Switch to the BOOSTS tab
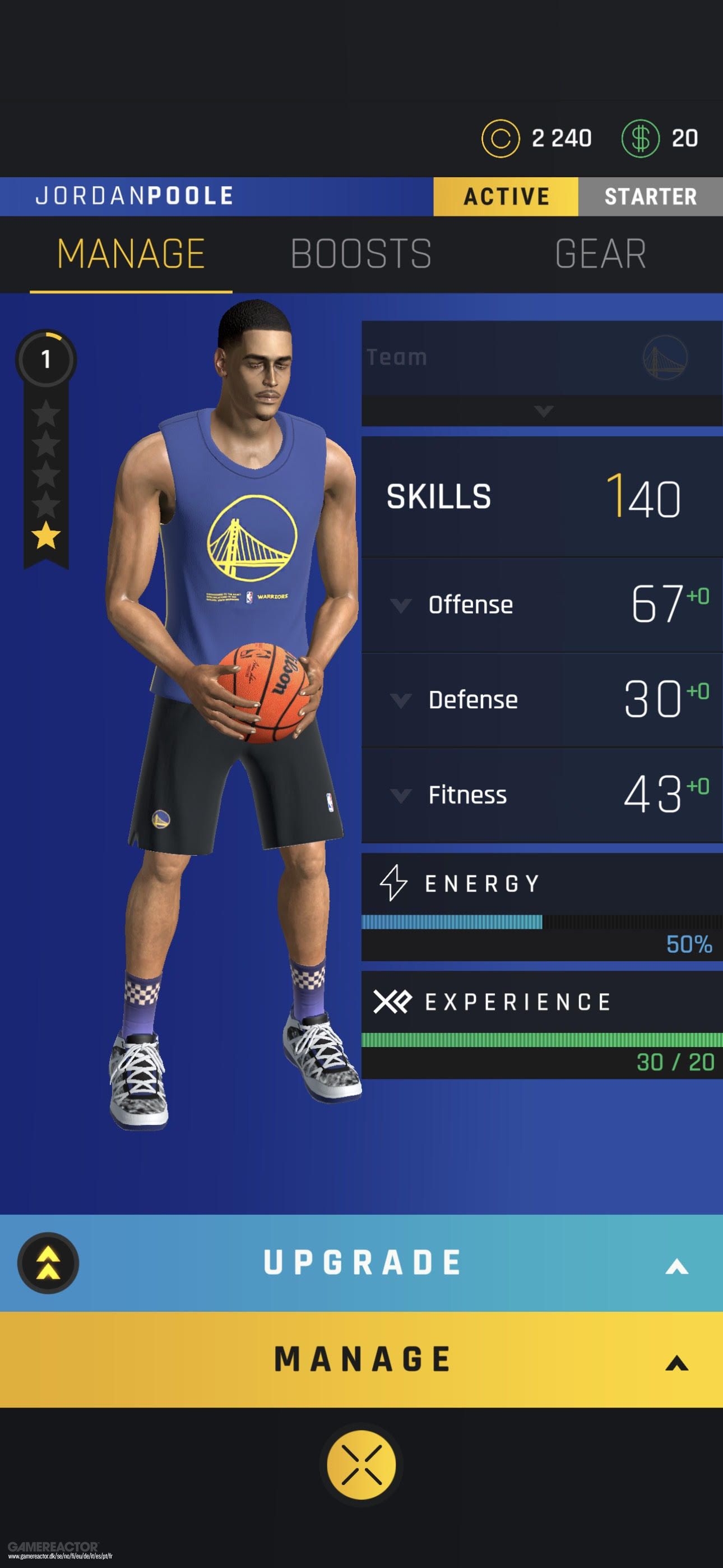 tap(360, 254)
